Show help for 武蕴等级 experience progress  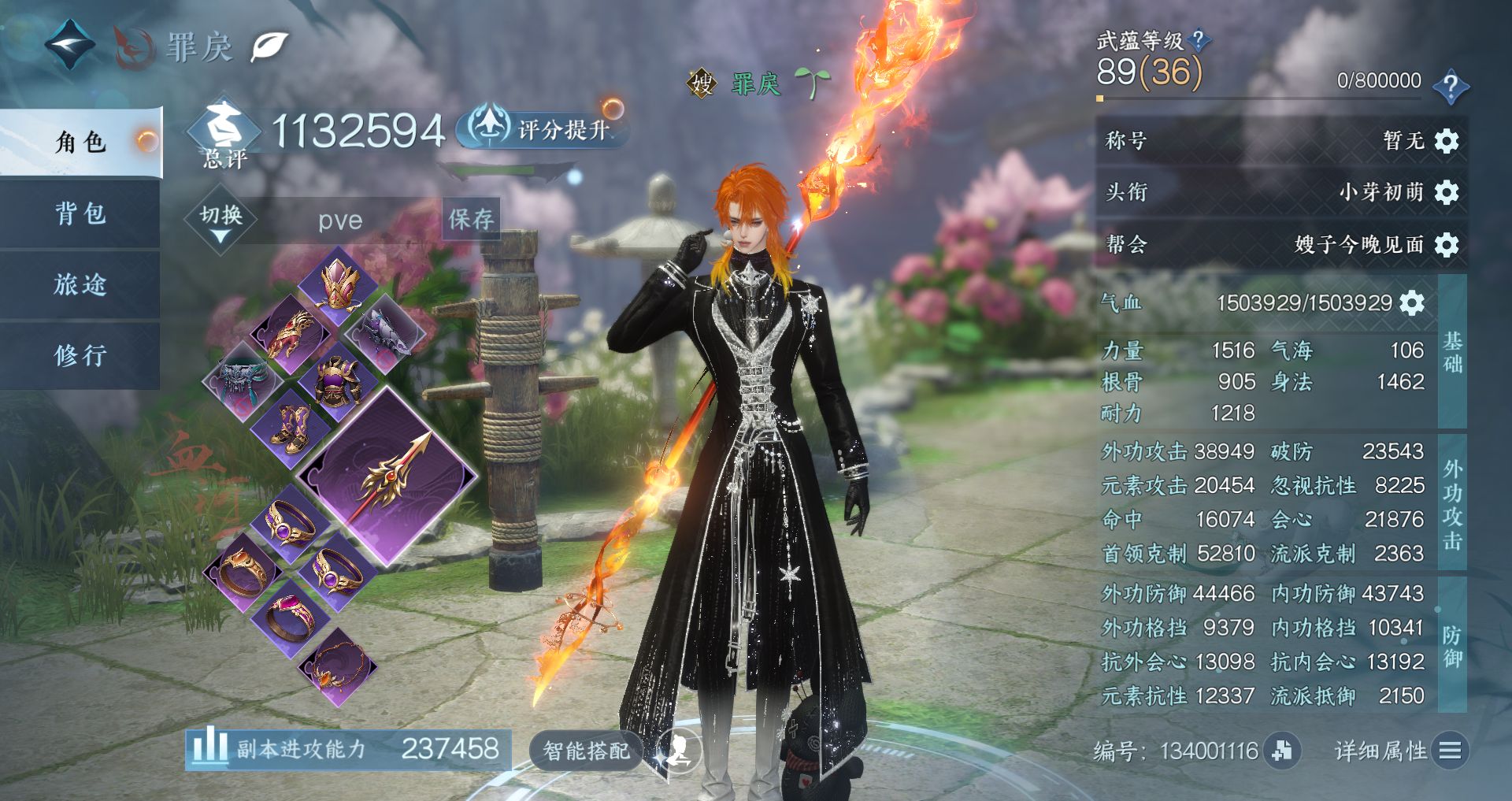pyautogui.click(x=1450, y=86)
